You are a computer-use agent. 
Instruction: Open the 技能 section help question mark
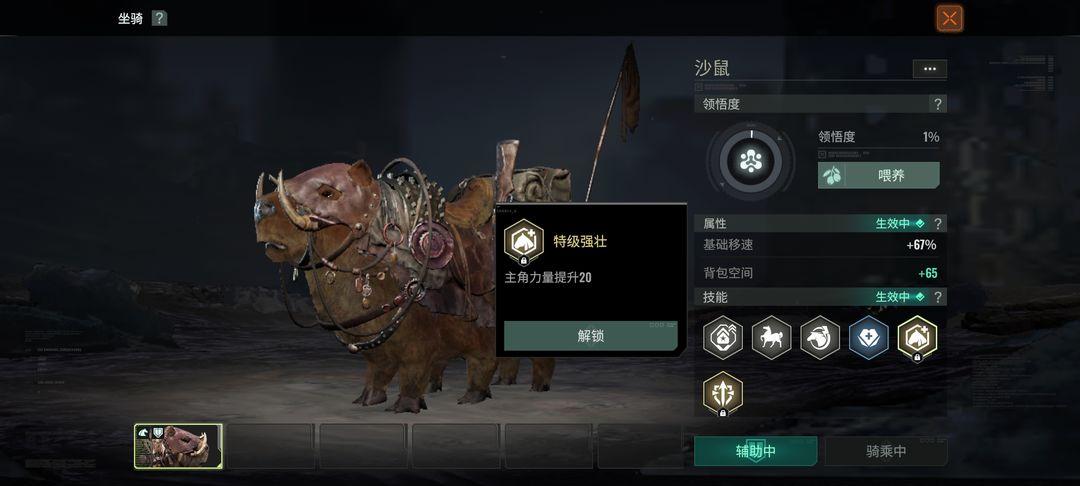[937, 297]
